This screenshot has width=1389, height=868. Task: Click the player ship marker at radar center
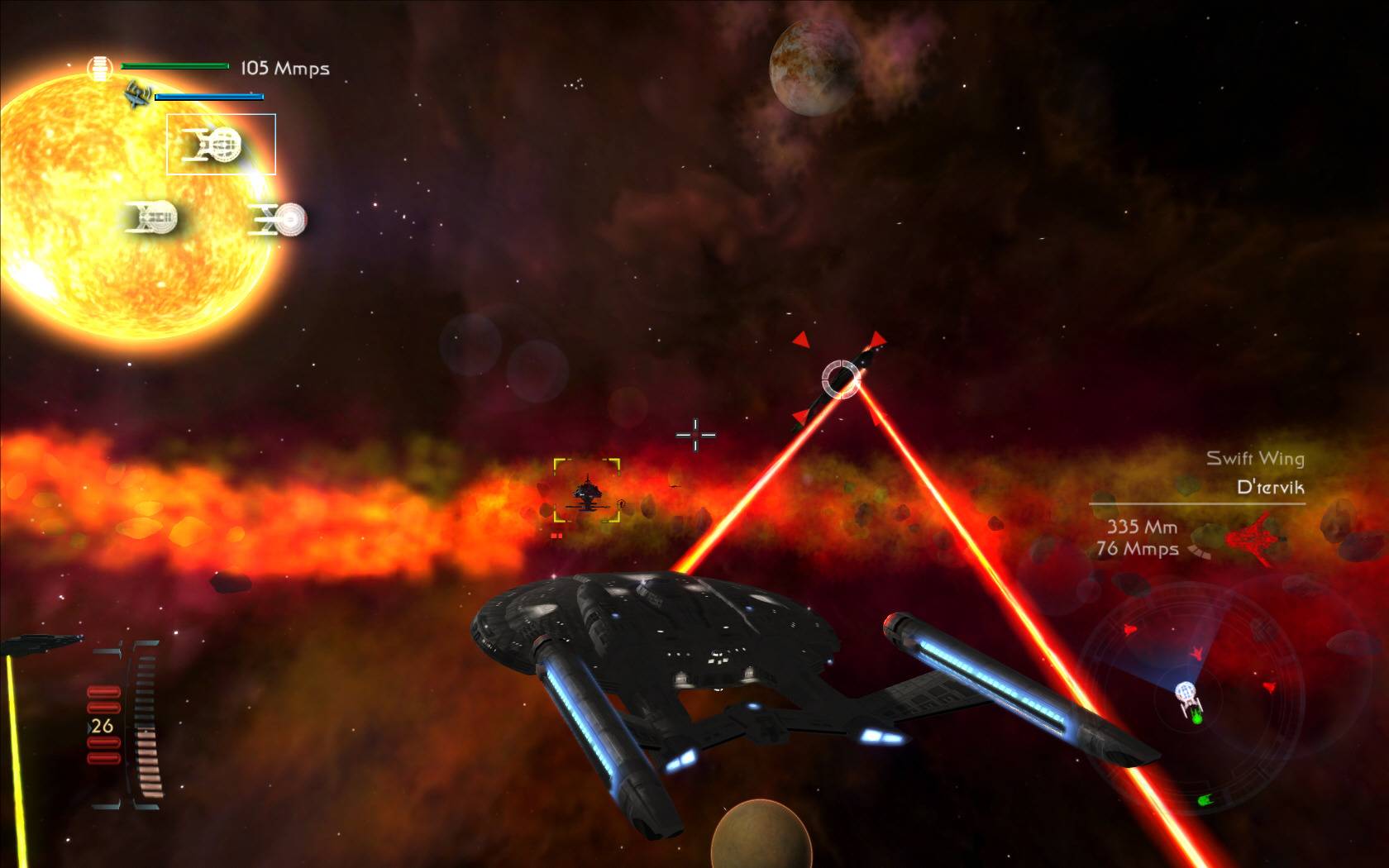tap(1187, 695)
